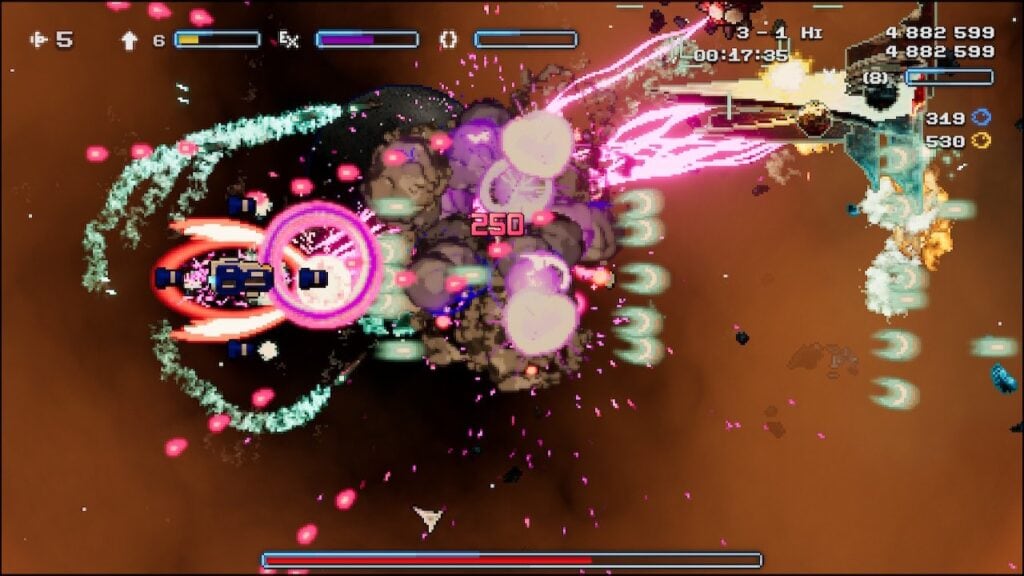Click the ship lives icon
This screenshot has height=576, width=1024.
tap(39, 40)
